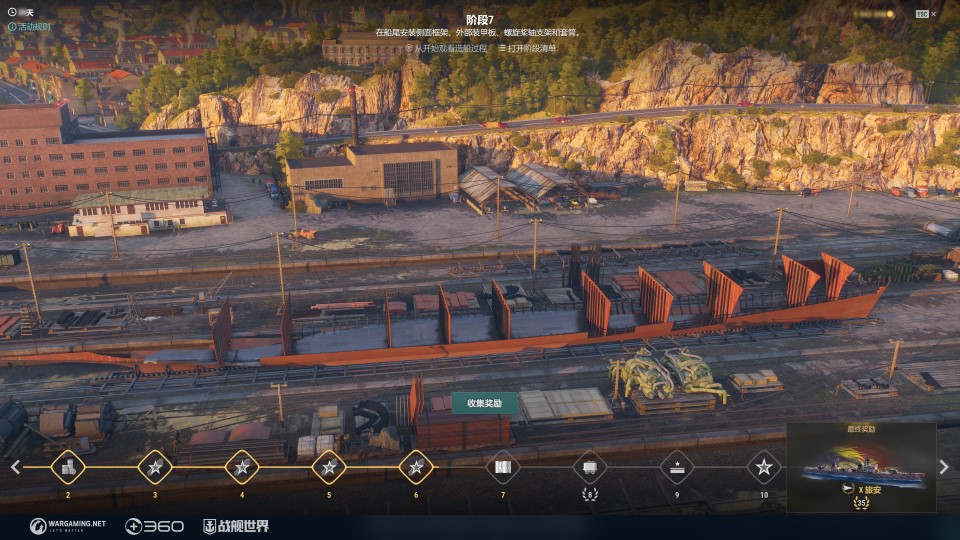Click the 收集奖励 collect reward button

click(484, 403)
